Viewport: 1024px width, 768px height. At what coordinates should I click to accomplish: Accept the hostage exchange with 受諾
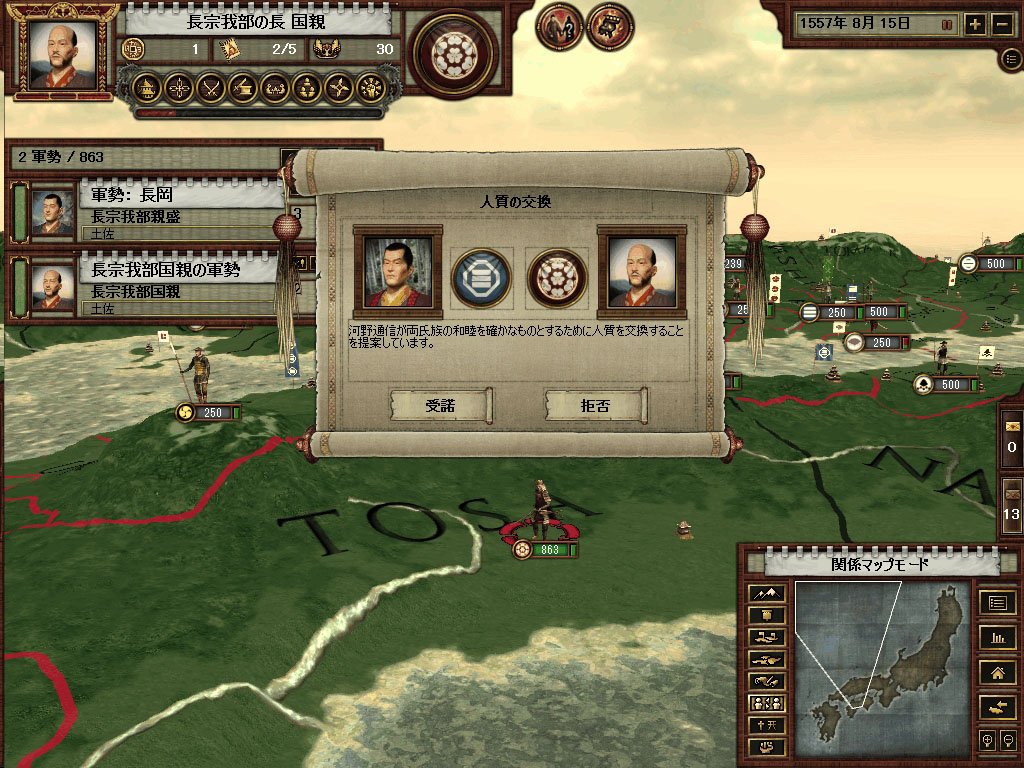click(440, 405)
